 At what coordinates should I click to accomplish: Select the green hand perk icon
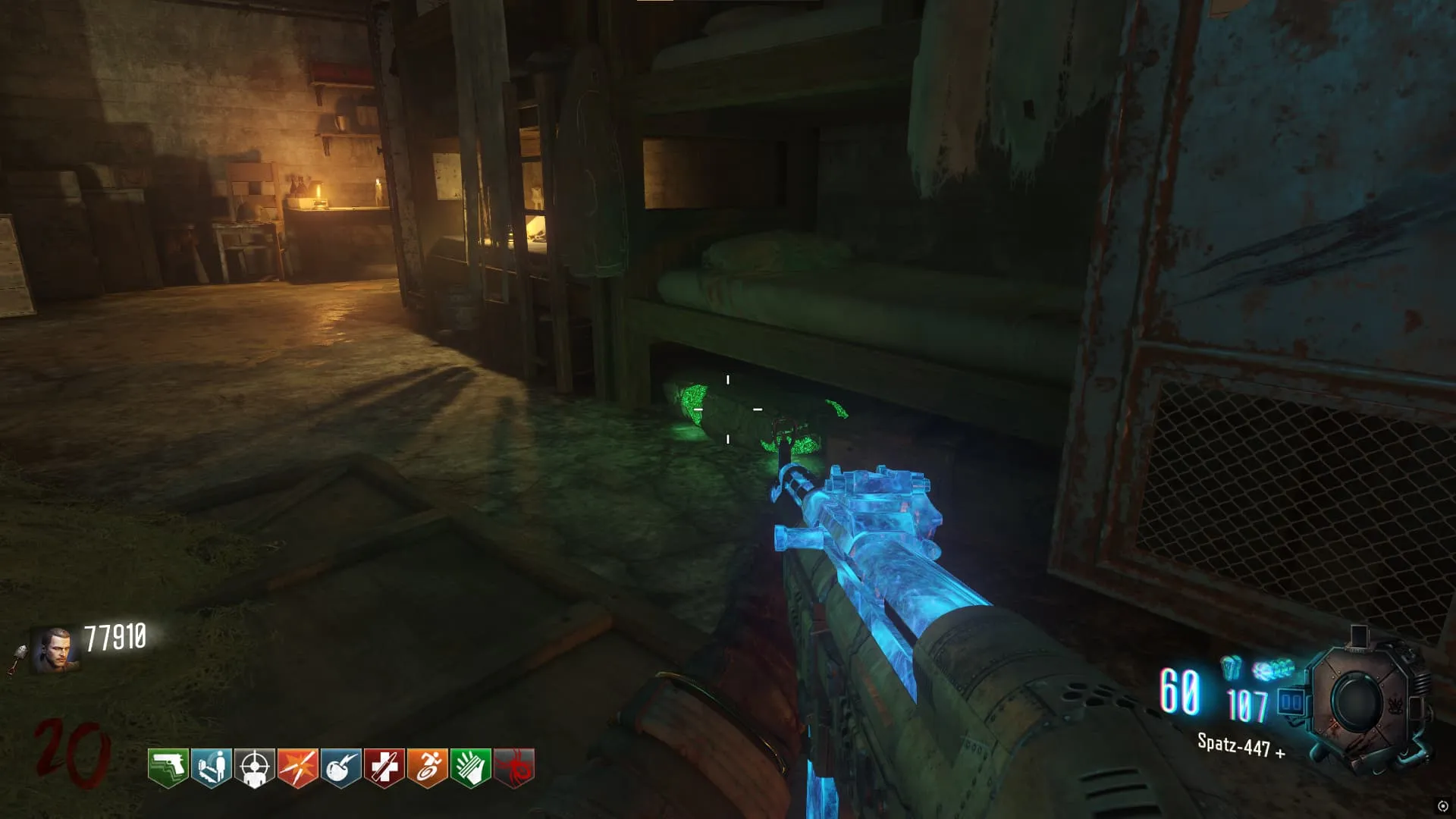click(470, 768)
